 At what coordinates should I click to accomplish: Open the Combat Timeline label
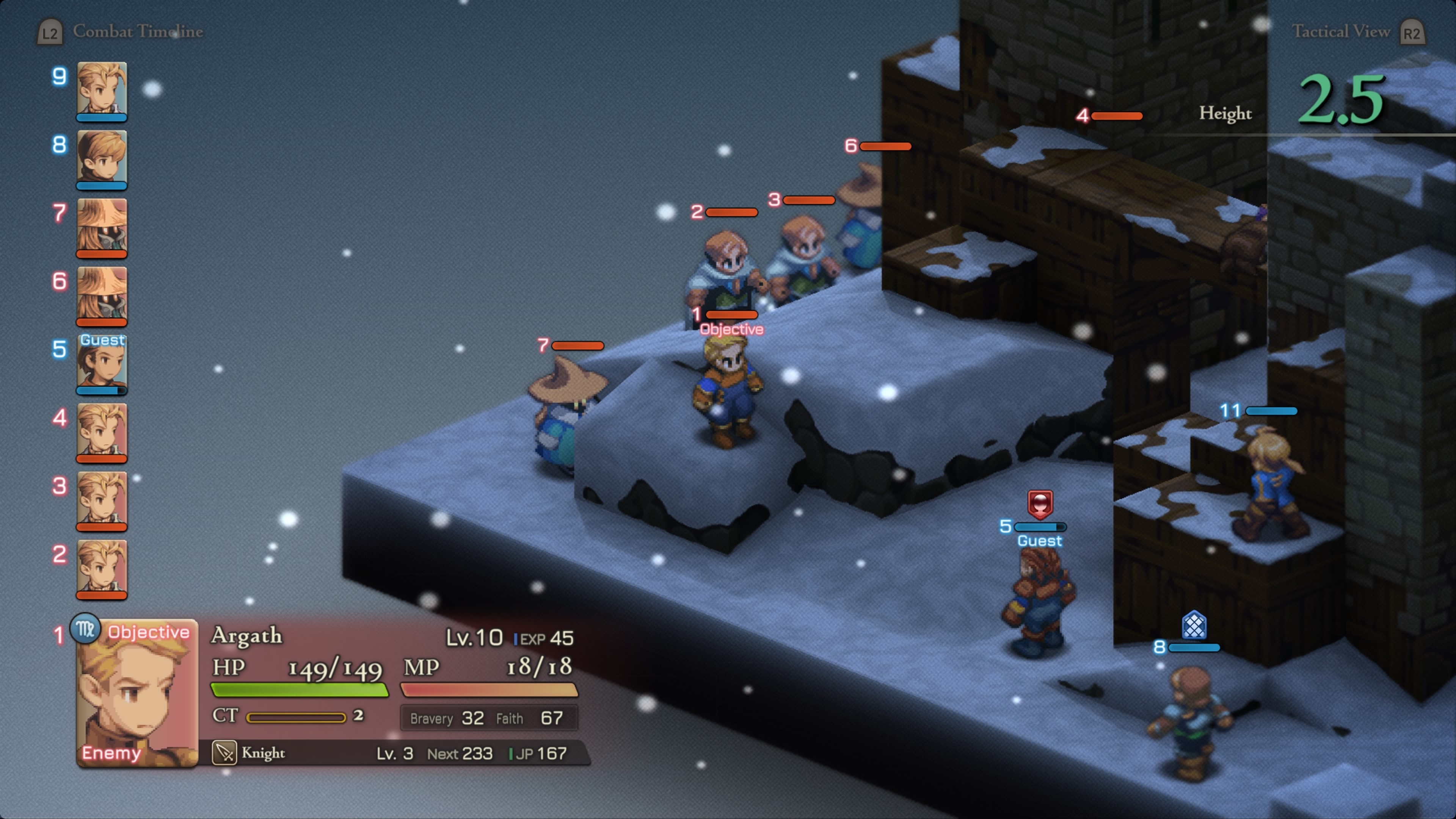pos(137,31)
